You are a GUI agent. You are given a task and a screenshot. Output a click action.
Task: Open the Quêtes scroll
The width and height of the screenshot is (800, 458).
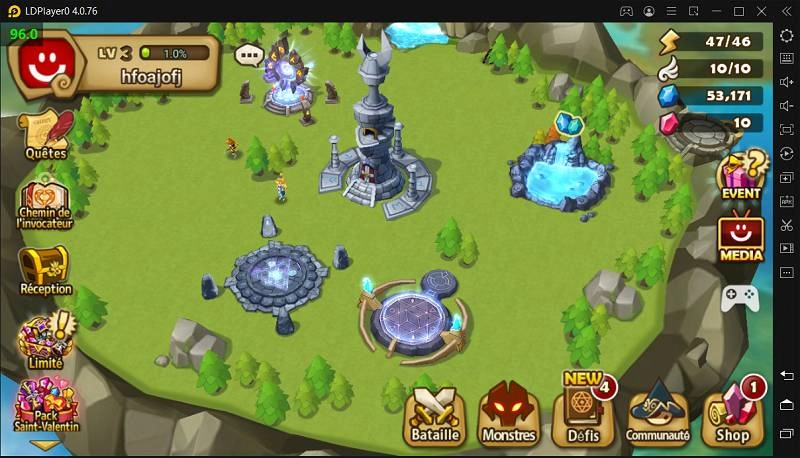click(46, 134)
